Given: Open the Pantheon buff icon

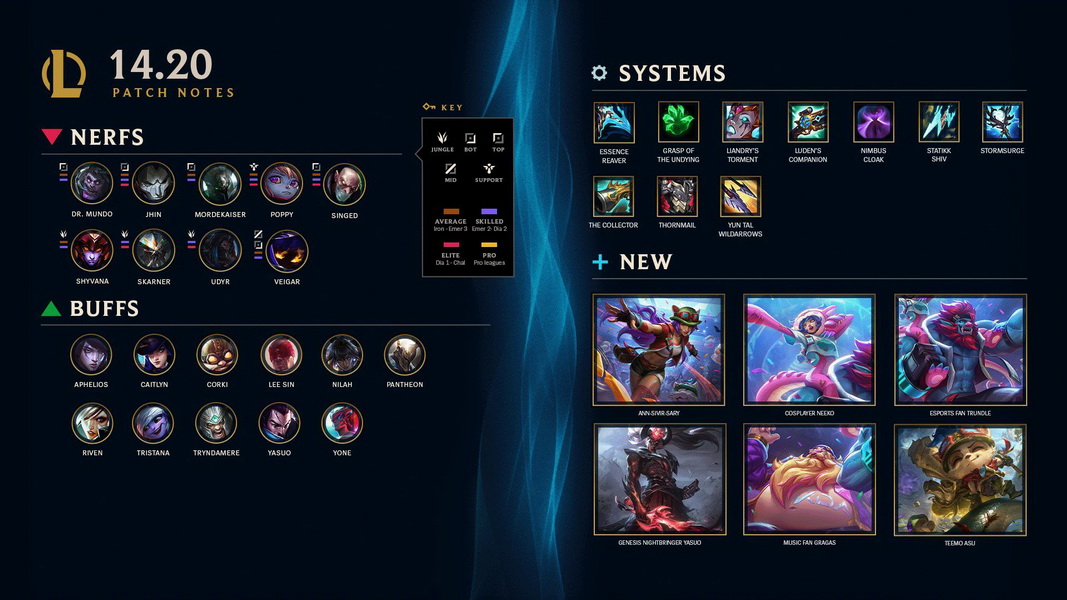Looking at the screenshot, I should click(x=405, y=355).
